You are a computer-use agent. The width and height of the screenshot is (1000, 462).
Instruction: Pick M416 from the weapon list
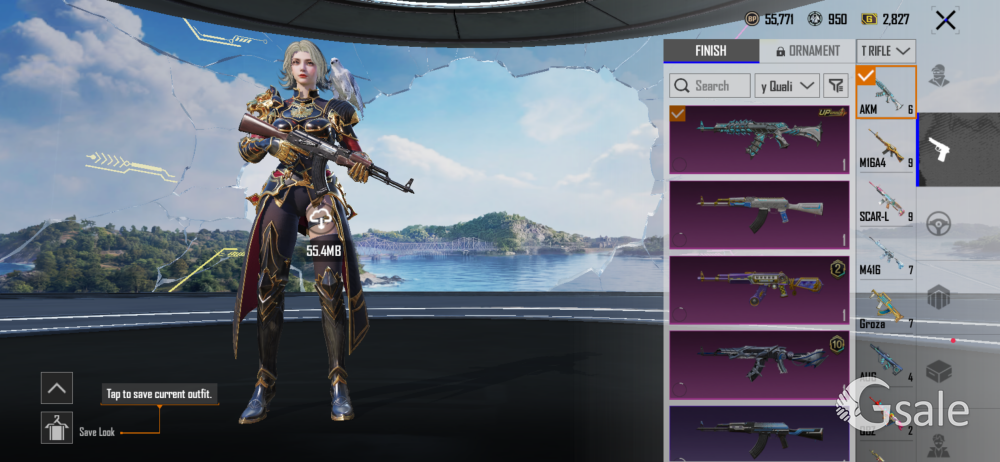(x=886, y=254)
